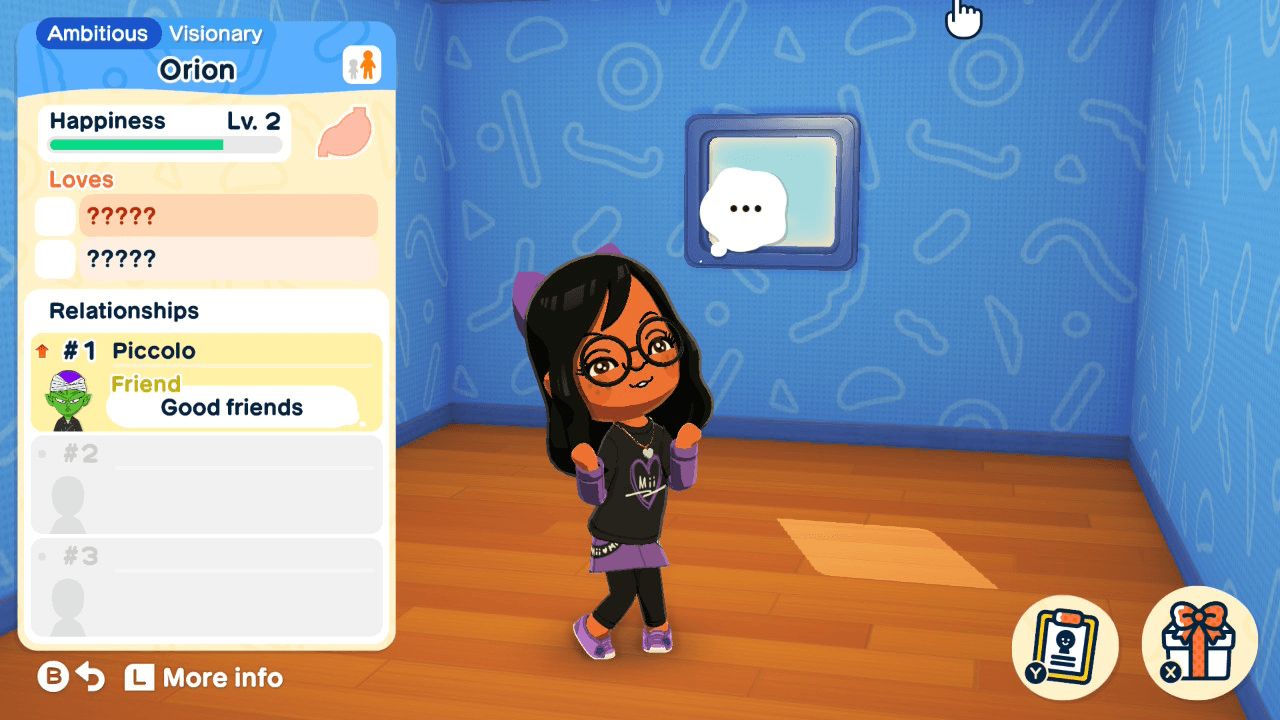Viewport: 1280px width, 720px height.
Task: Click the hand cursor at top of screen
Action: click(963, 19)
